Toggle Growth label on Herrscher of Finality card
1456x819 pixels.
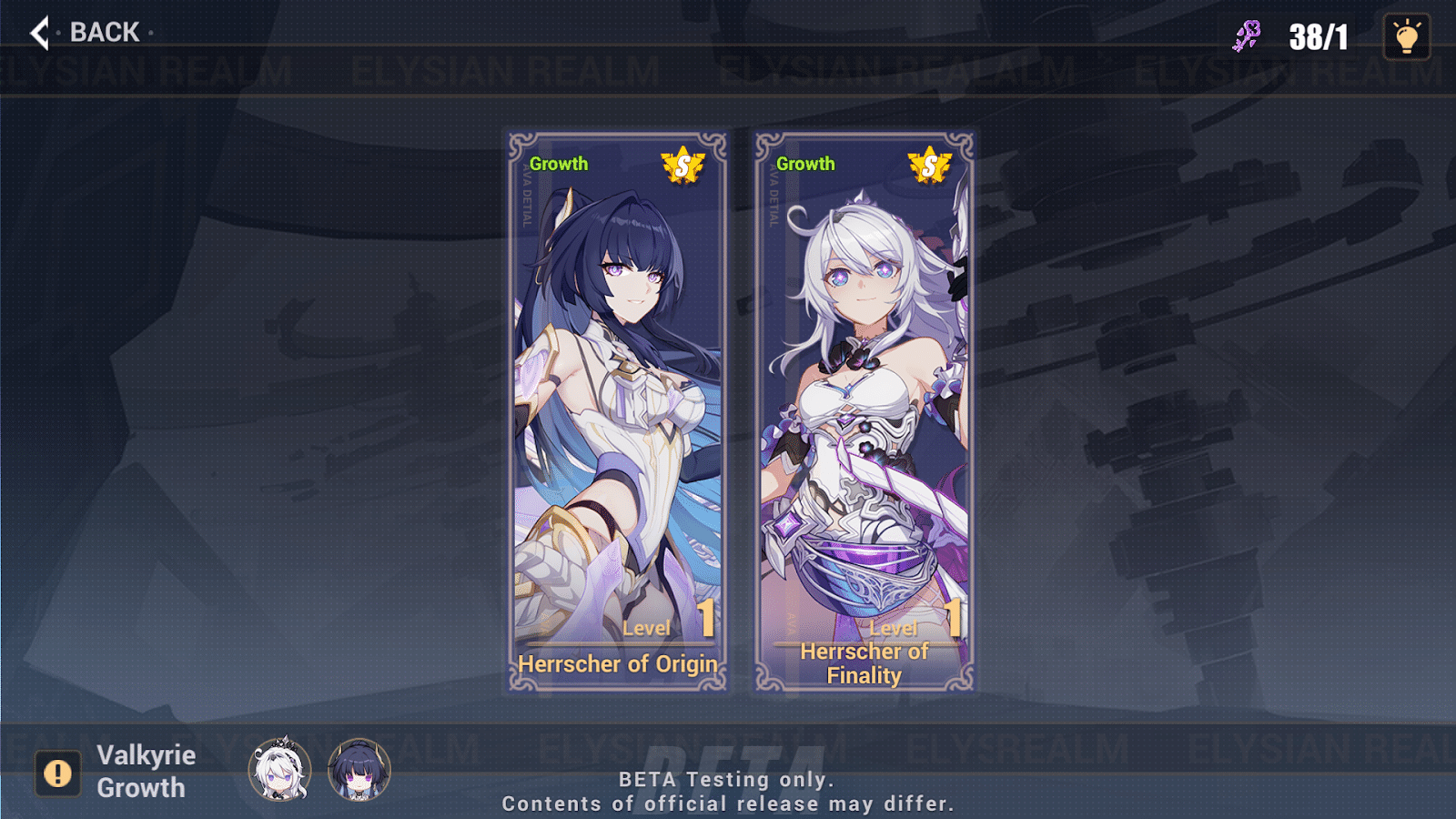(x=804, y=165)
